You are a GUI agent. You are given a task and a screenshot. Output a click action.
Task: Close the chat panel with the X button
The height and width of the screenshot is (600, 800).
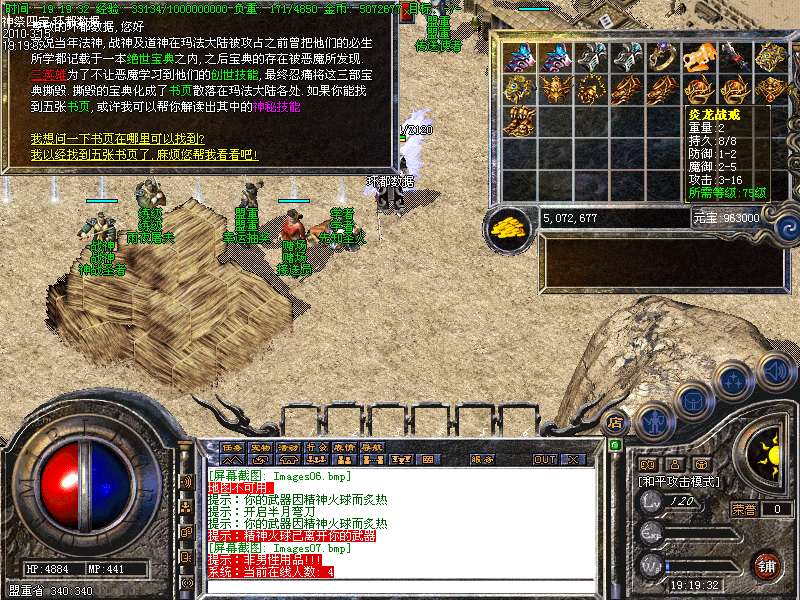tap(573, 460)
